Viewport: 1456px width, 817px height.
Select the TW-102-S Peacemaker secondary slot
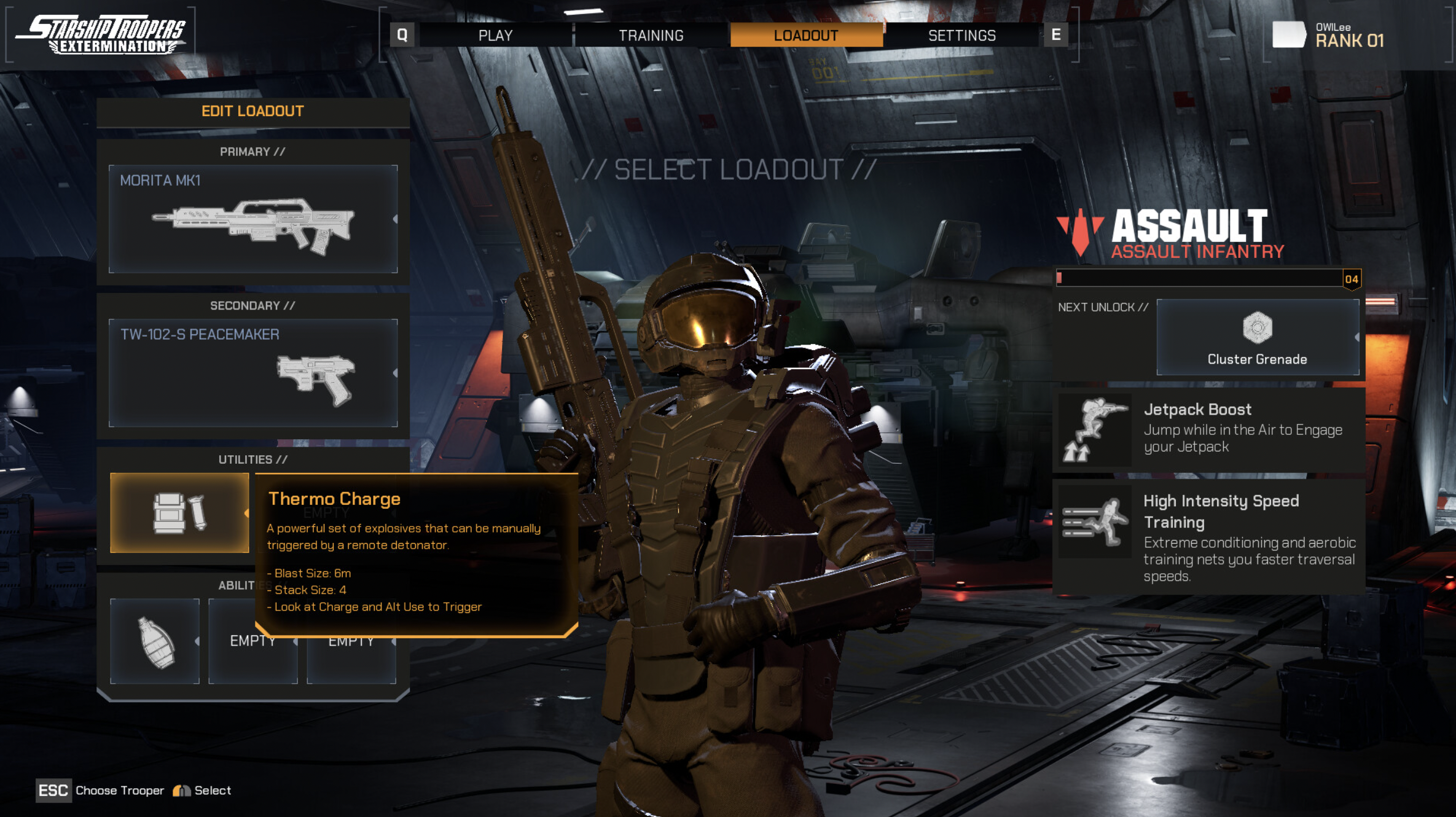pos(253,372)
